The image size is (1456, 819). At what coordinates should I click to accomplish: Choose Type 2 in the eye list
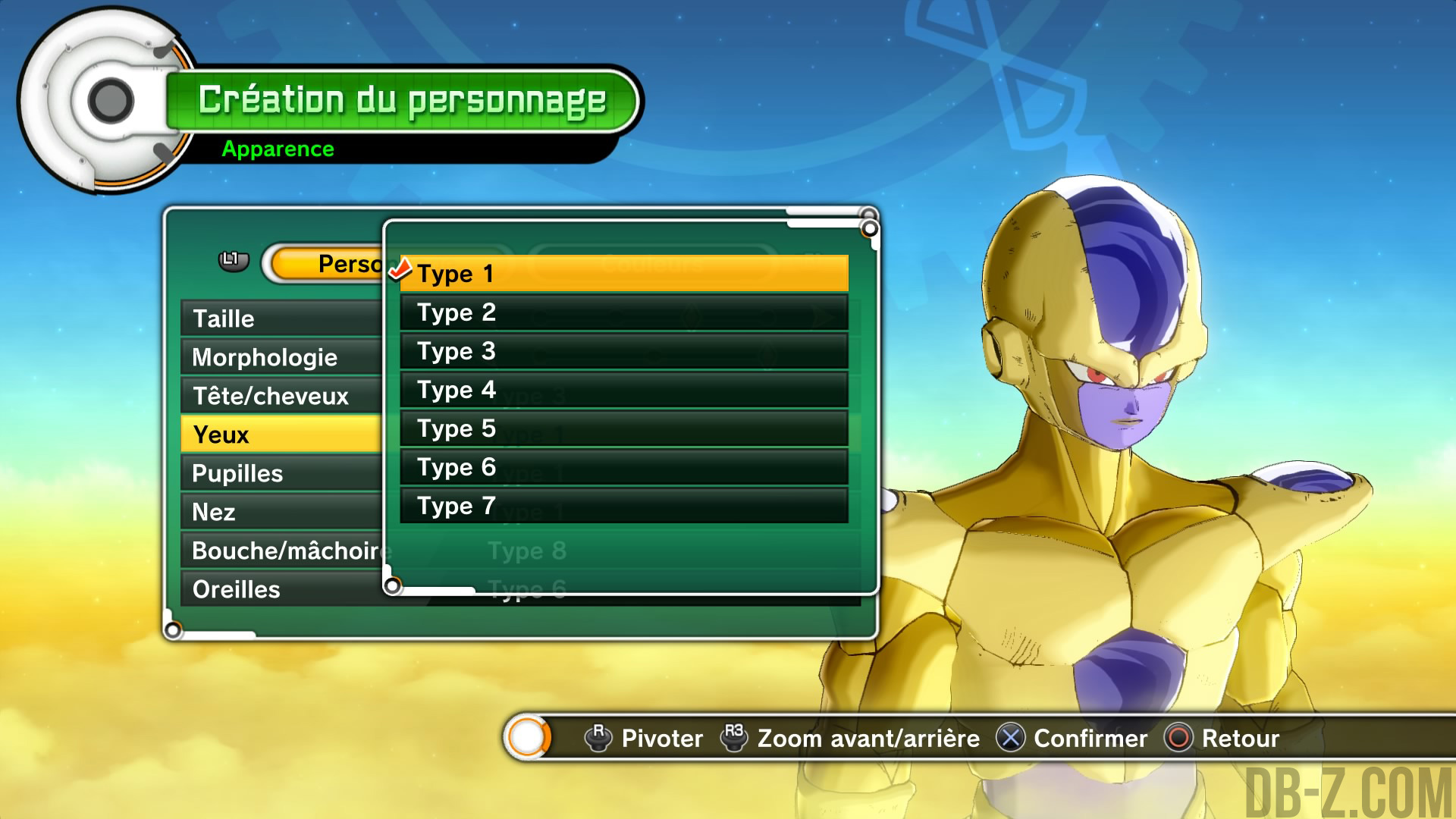(623, 312)
